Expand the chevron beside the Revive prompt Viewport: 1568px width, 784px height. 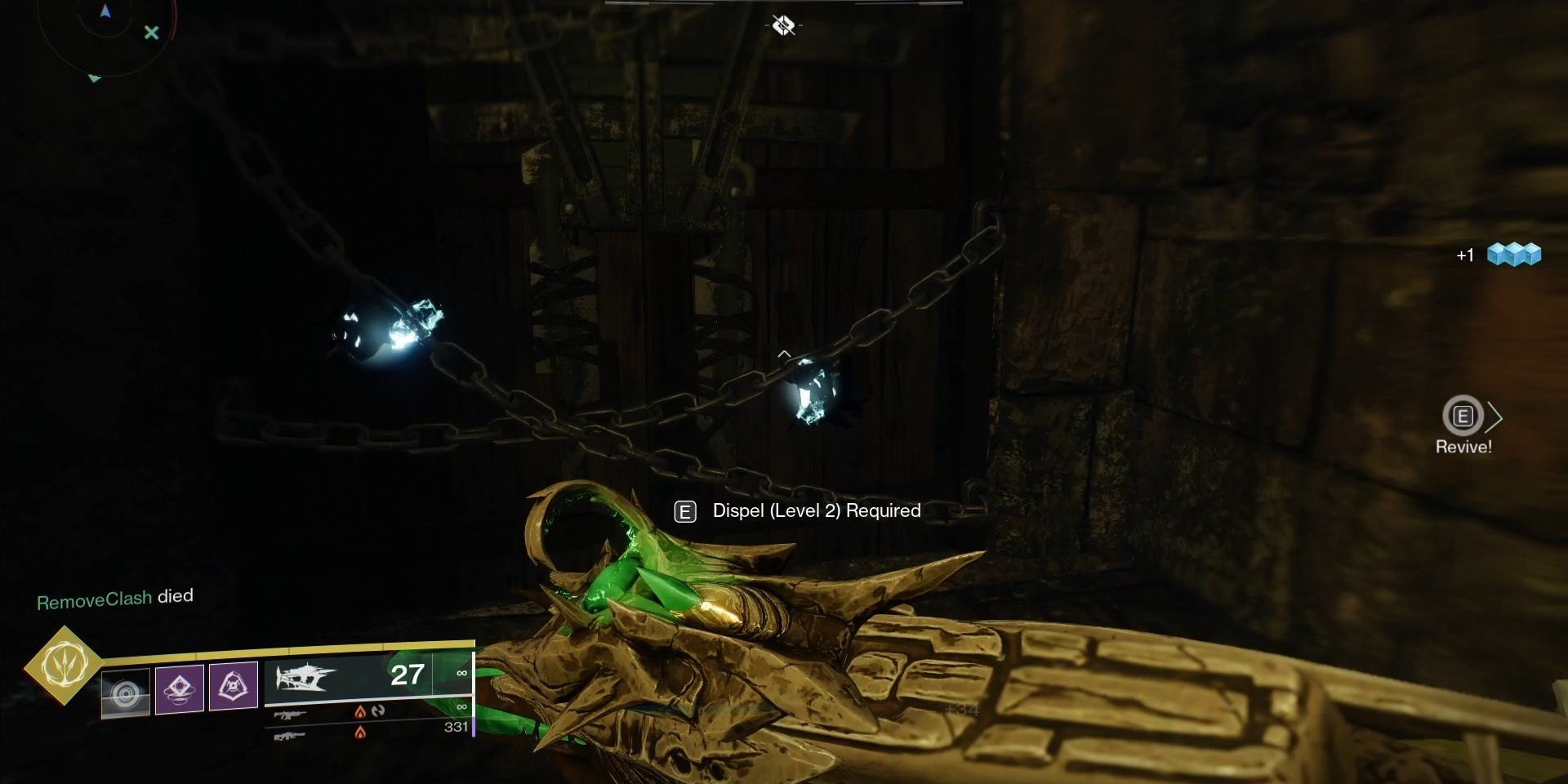point(1497,418)
